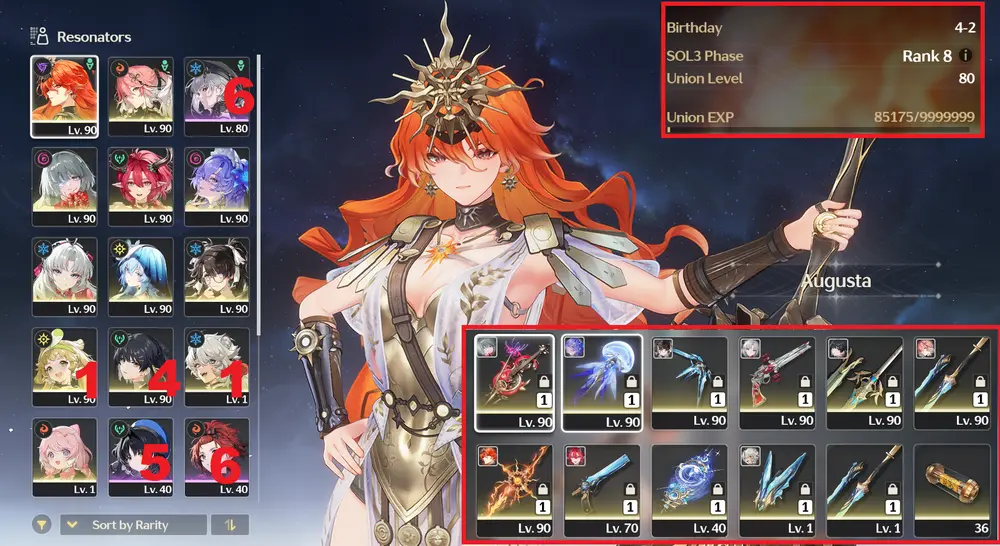Select the pink-haired Lv. 1 resonator

pos(64,455)
